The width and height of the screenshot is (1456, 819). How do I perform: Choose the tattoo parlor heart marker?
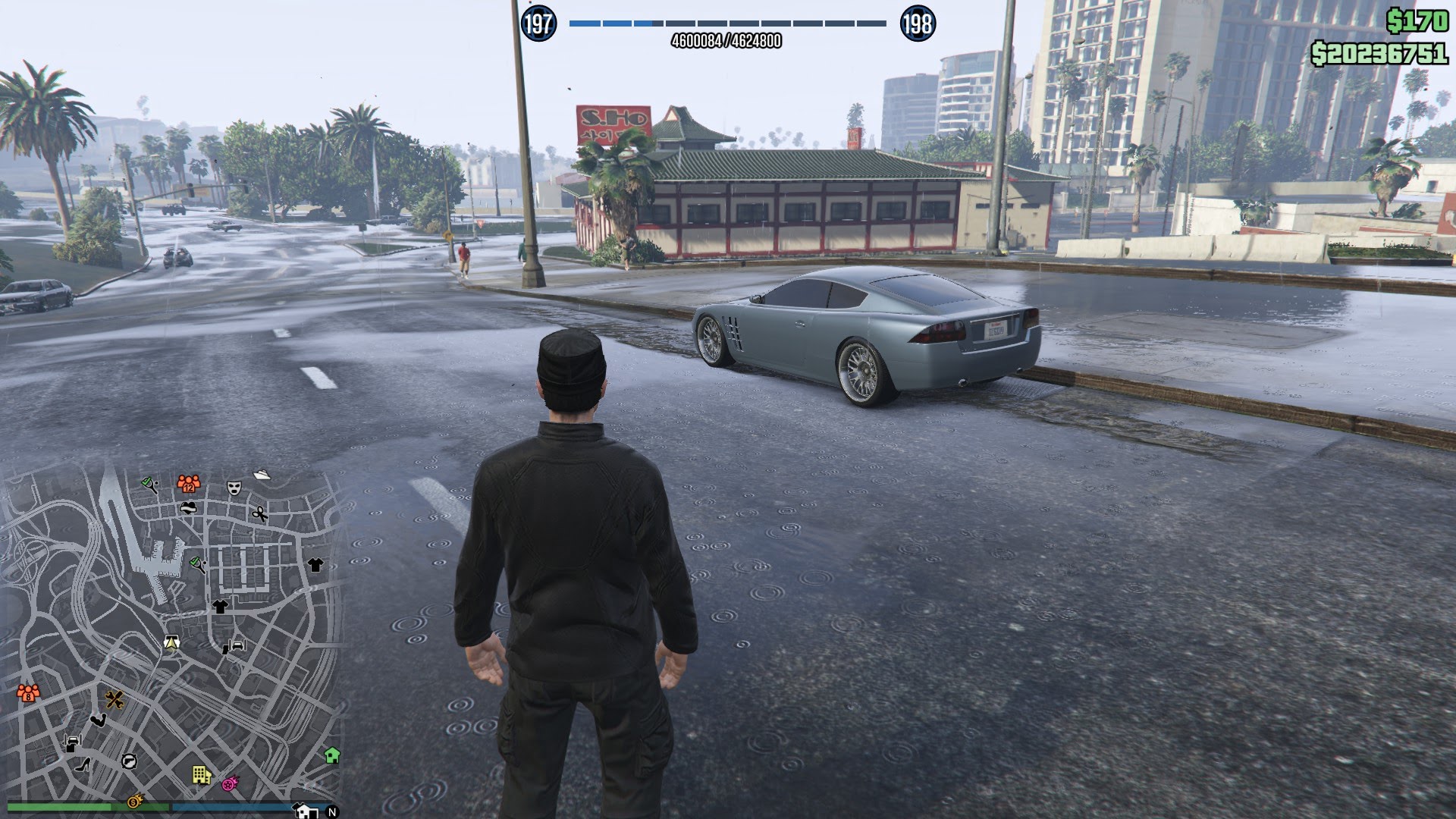[188, 507]
